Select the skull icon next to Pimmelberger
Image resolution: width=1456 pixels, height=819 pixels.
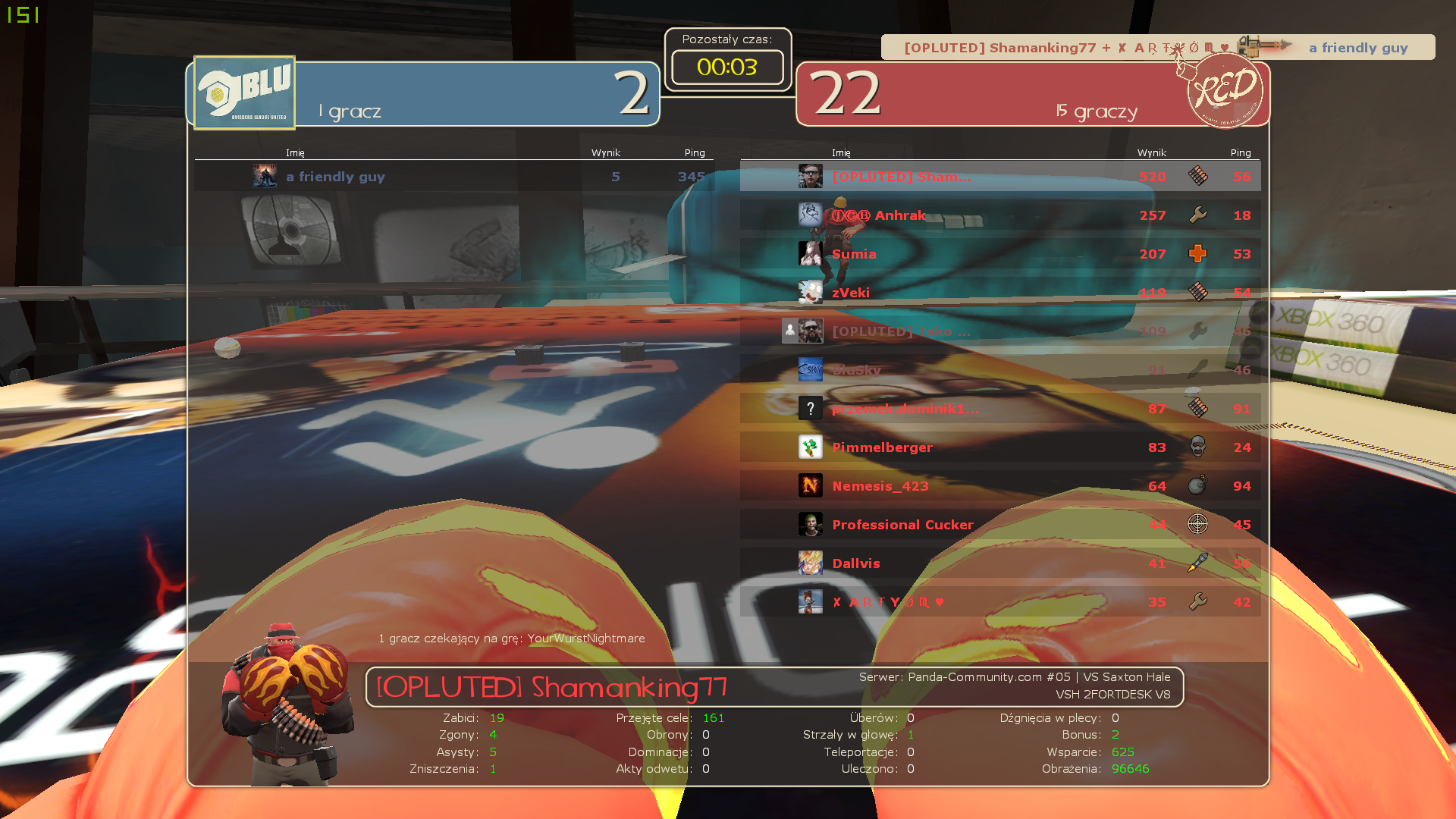tap(1199, 447)
